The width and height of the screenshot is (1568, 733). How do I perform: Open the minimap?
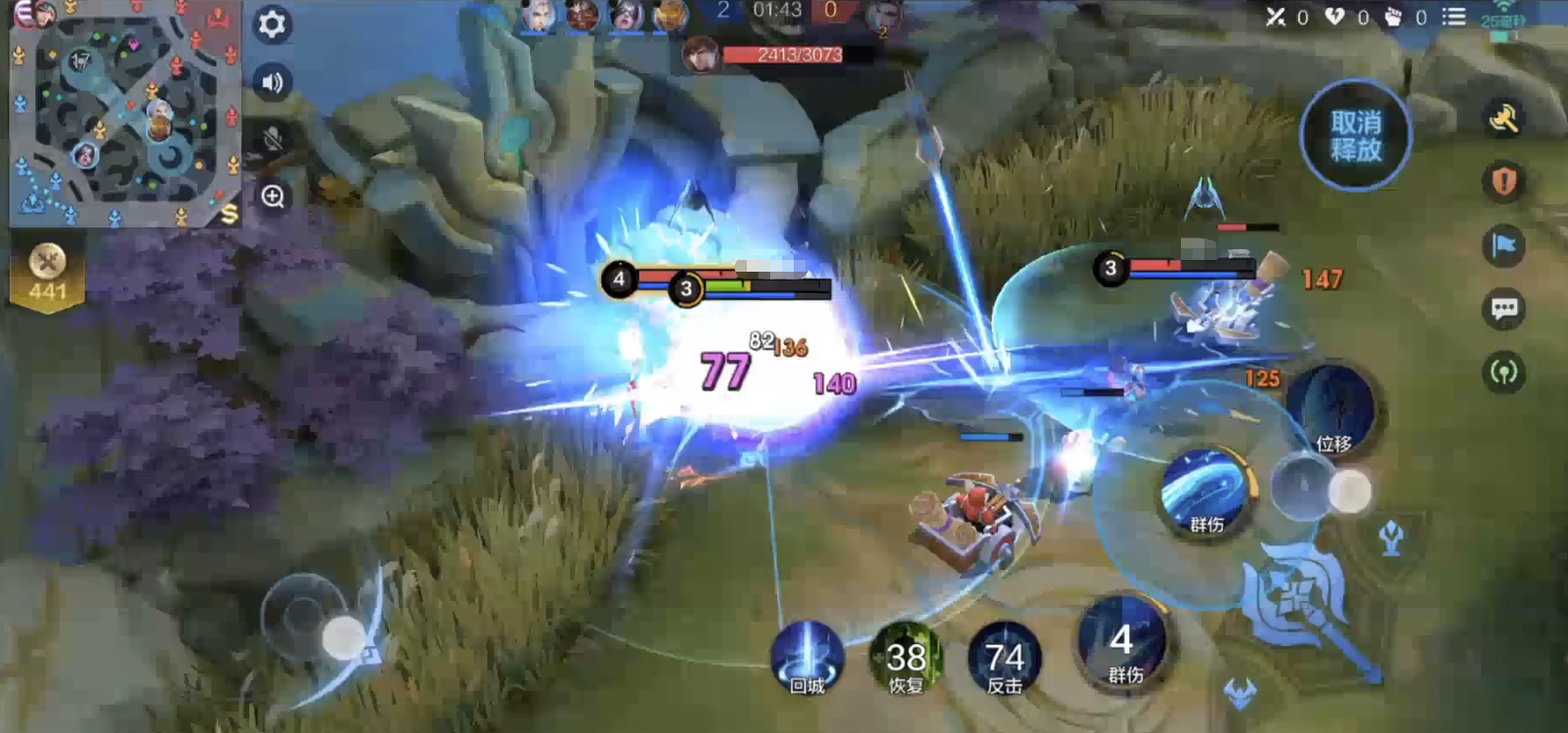[x=123, y=115]
